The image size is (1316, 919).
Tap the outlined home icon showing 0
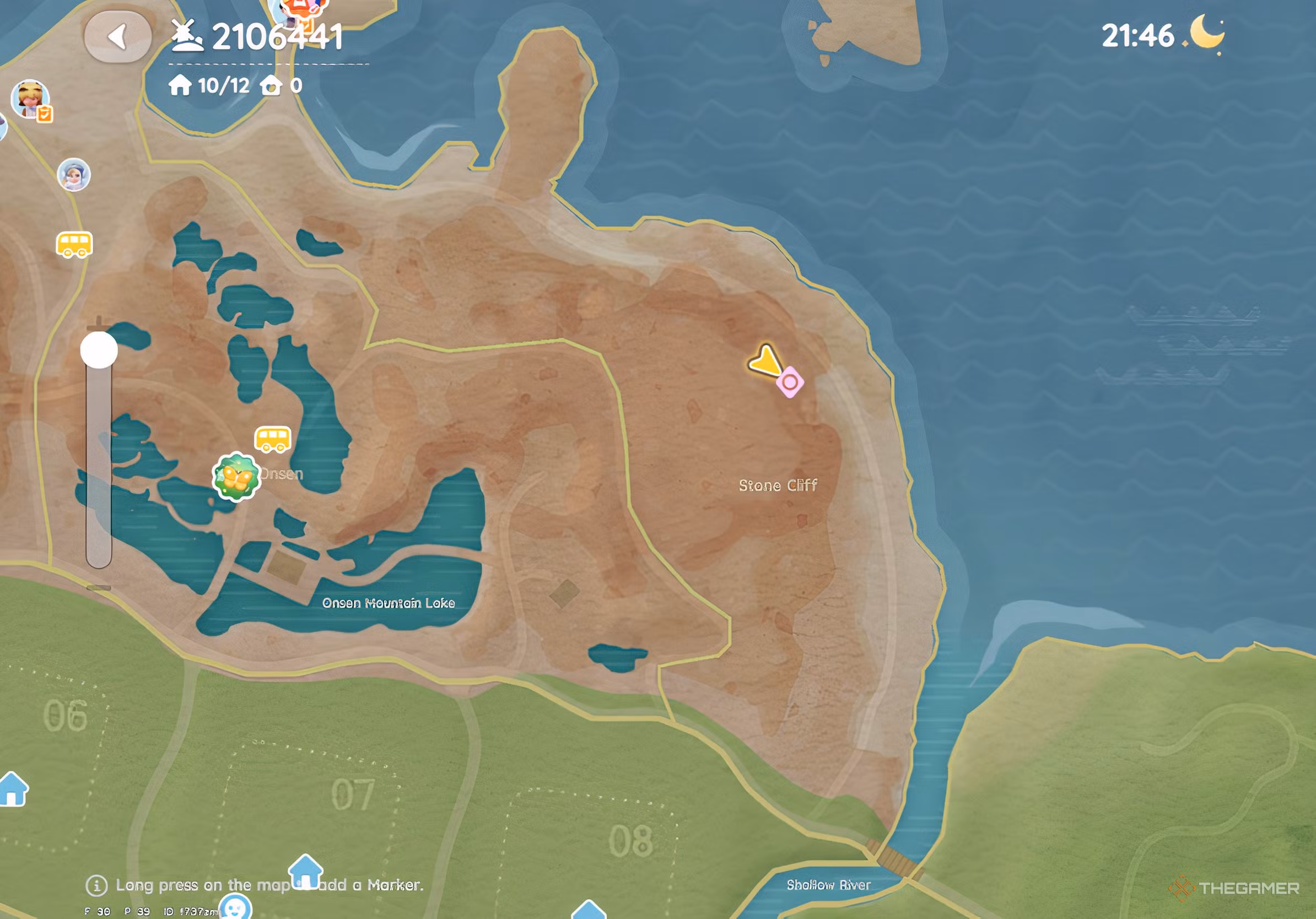click(x=272, y=87)
